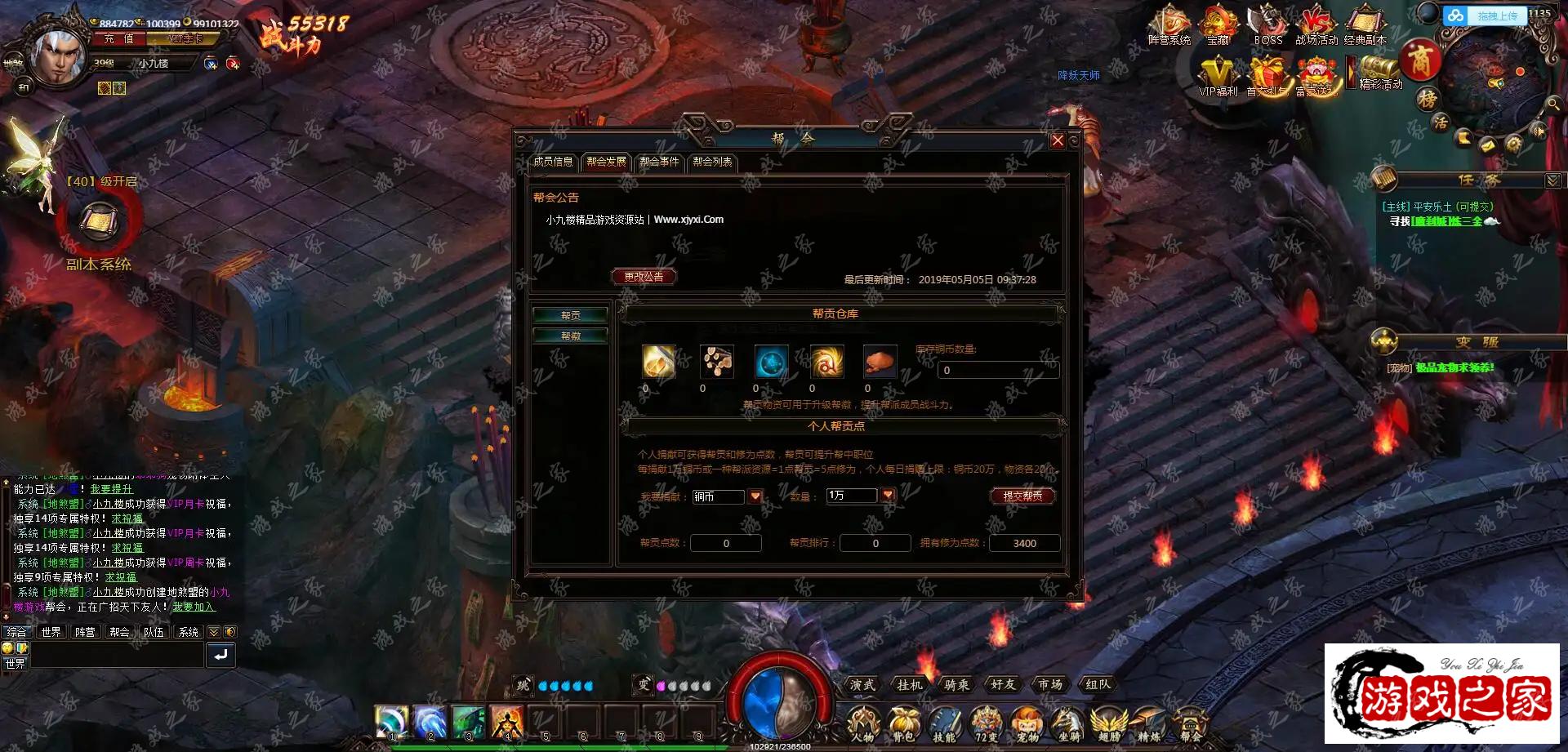Open the 帮会事件 tab

659,162
